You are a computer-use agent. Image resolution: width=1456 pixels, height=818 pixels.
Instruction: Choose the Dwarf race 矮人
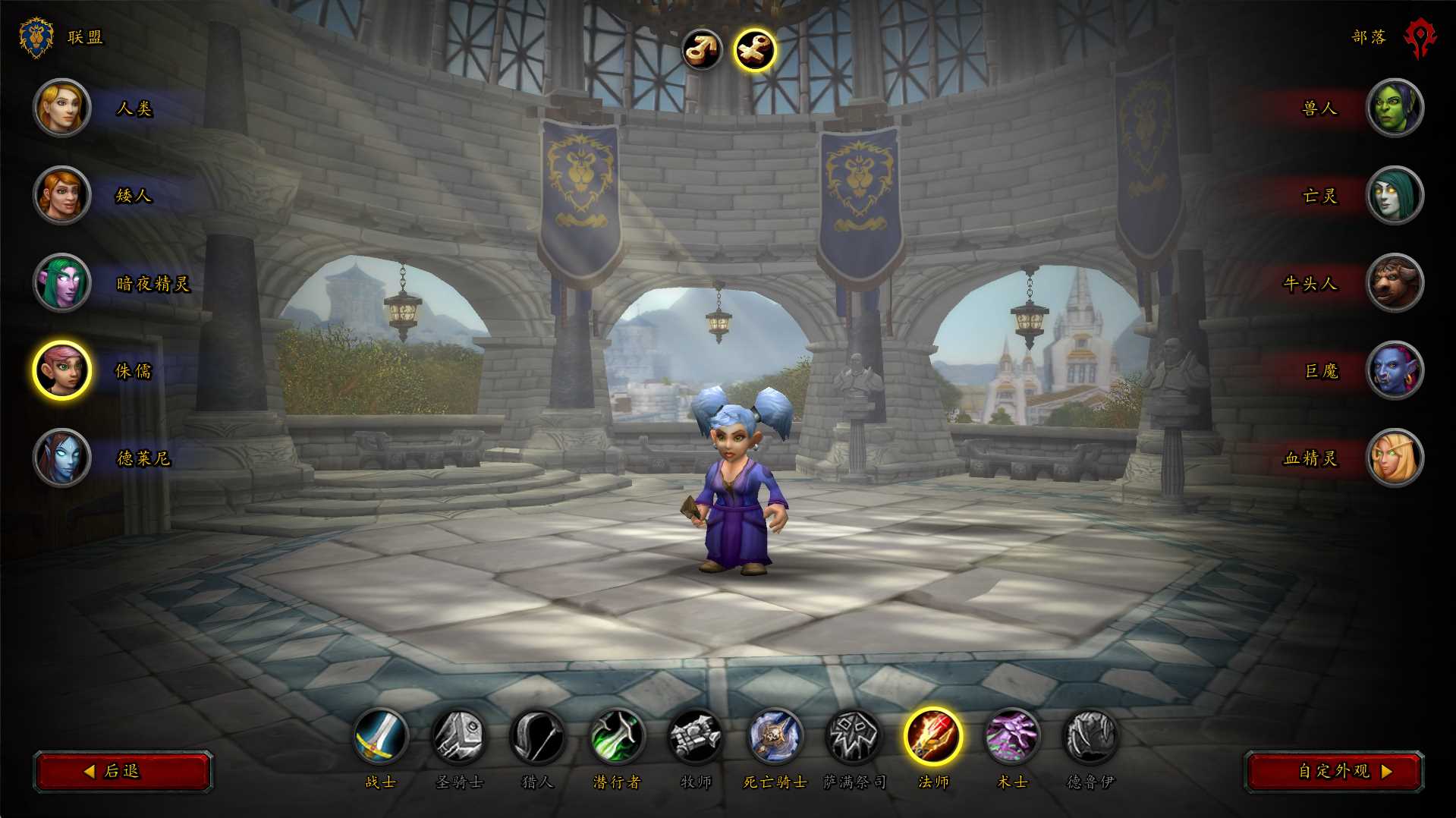[62, 196]
